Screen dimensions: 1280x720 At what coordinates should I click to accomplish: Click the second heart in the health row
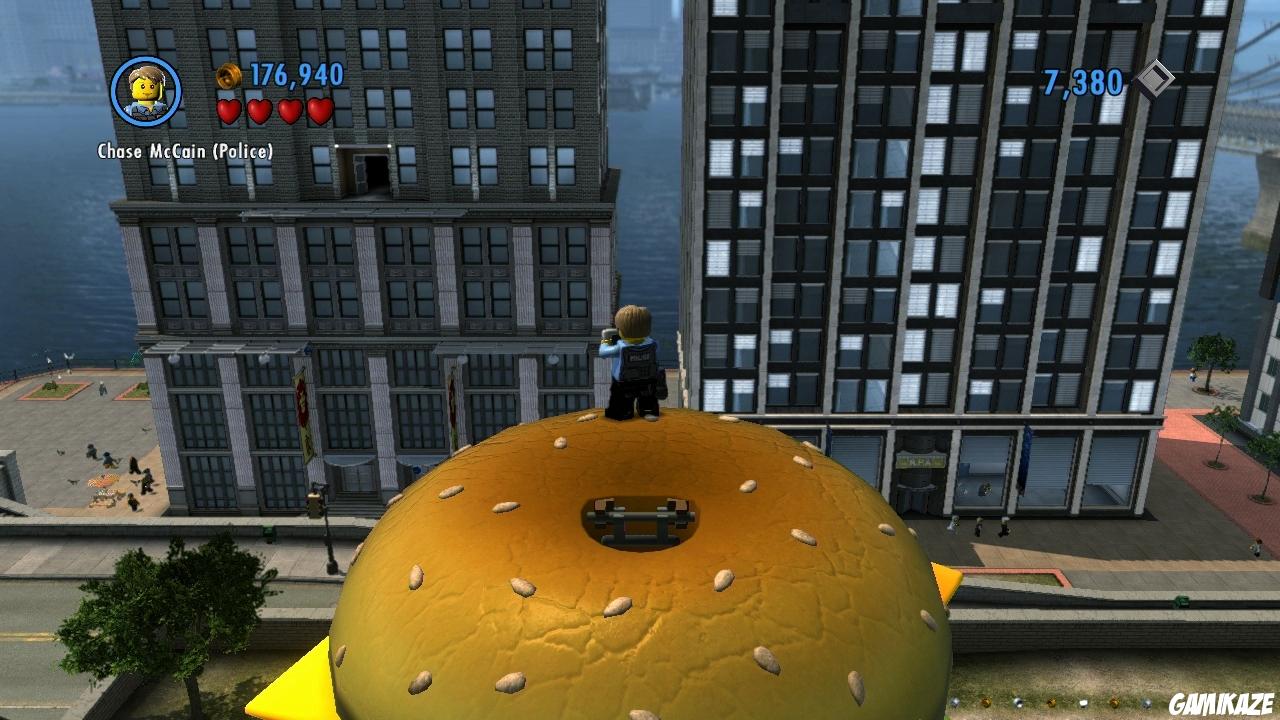[x=259, y=109]
